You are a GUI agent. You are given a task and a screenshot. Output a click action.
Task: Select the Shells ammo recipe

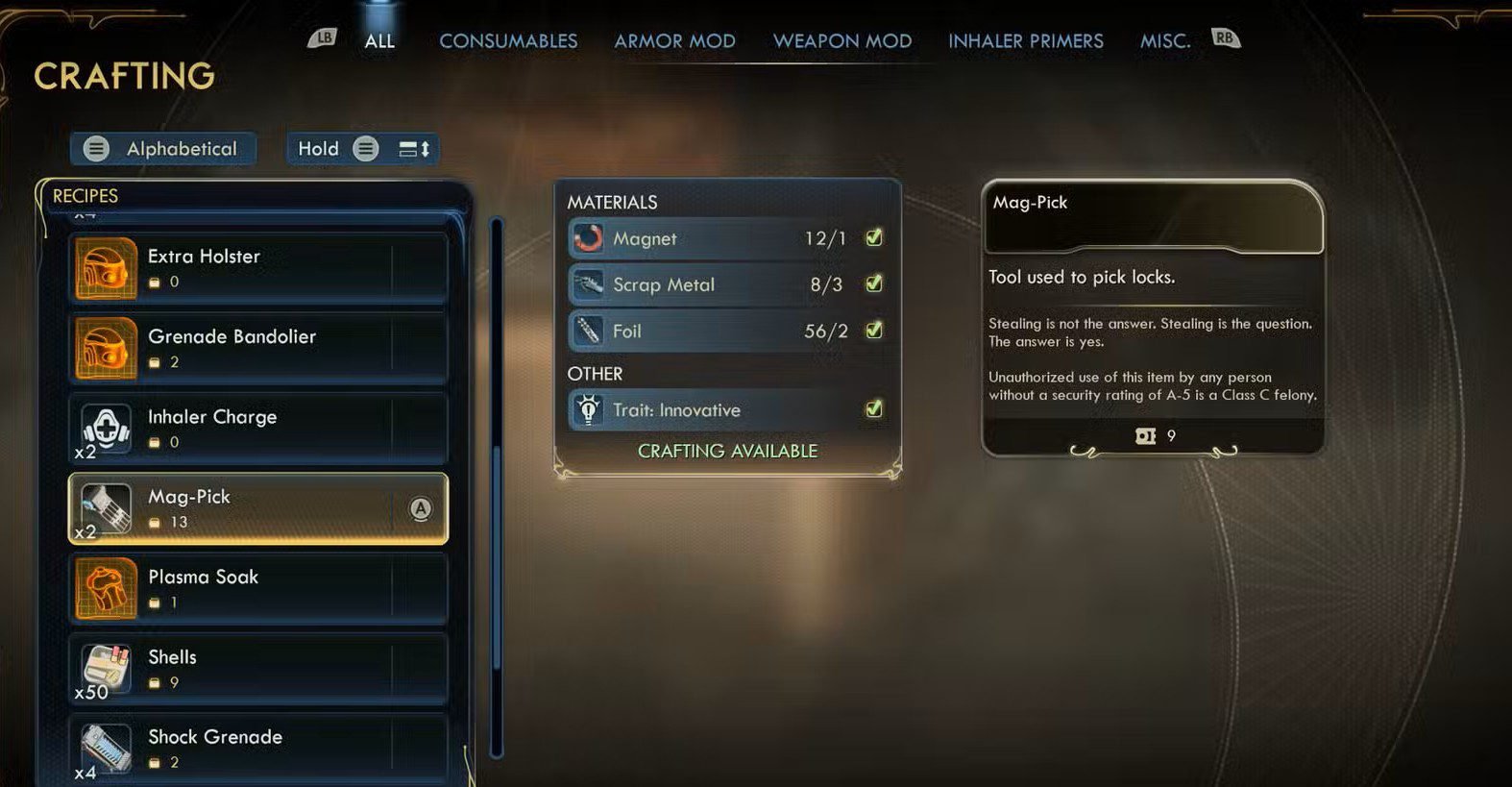coord(257,669)
